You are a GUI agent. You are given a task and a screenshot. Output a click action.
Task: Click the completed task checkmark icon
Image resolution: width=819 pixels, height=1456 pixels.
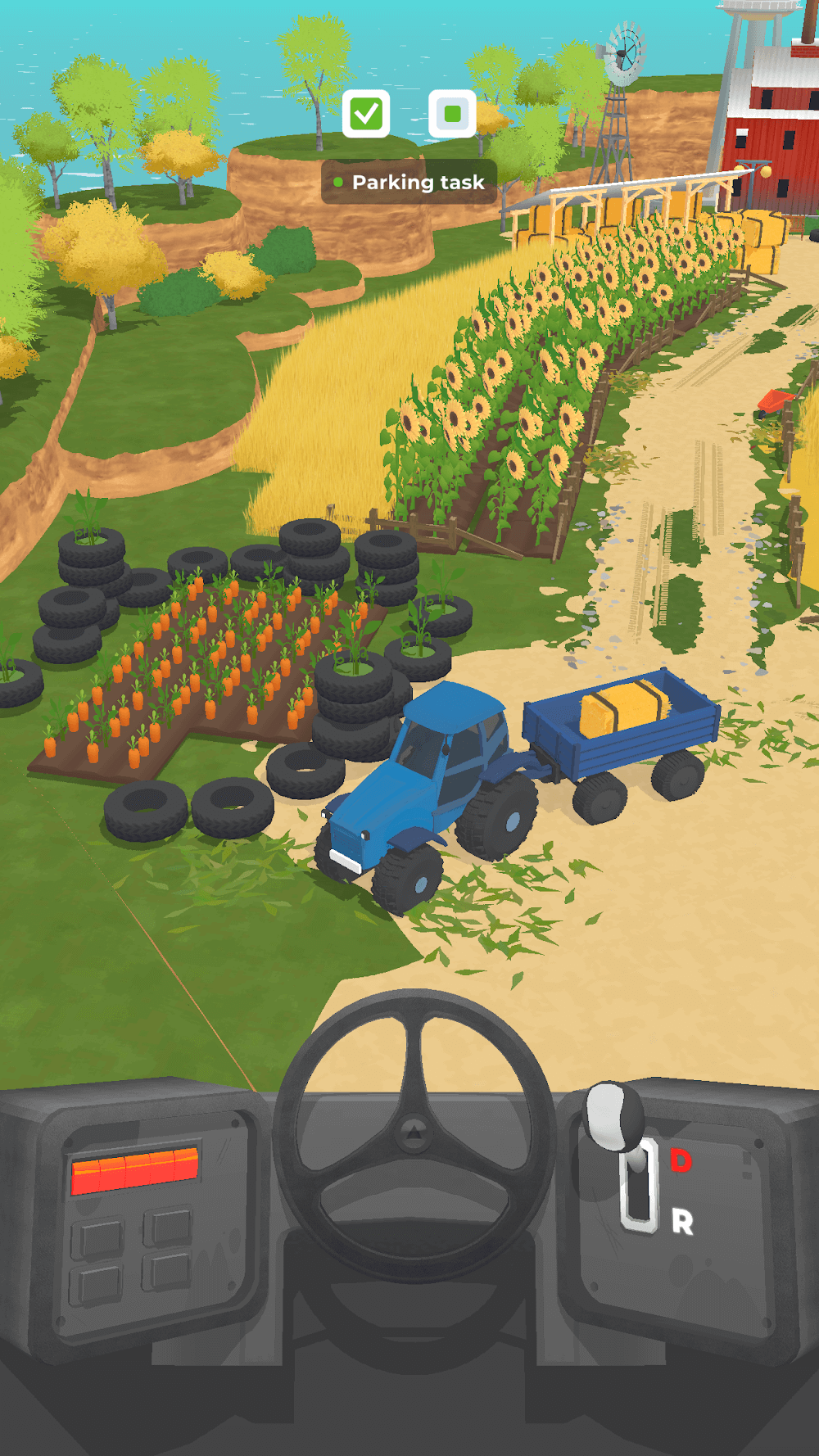(366, 114)
